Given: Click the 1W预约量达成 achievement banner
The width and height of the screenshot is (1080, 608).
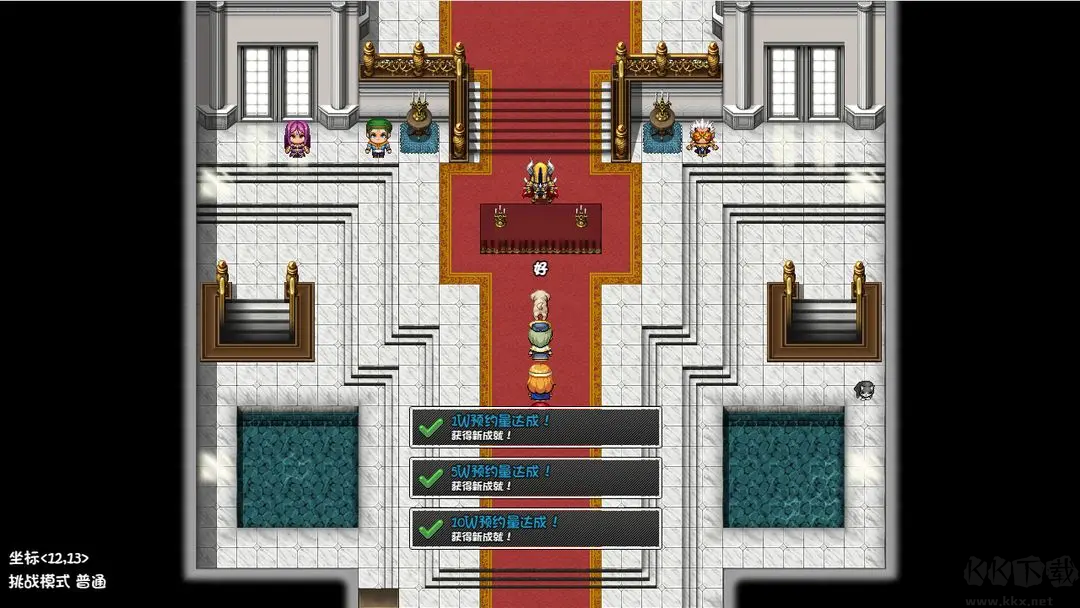Looking at the screenshot, I should [x=535, y=427].
